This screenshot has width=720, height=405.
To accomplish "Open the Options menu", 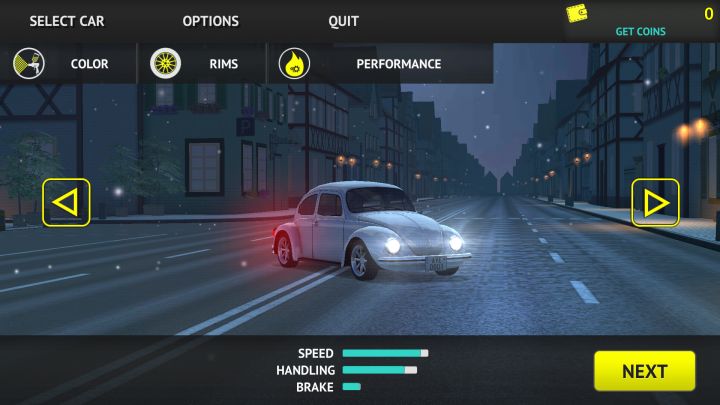I will (210, 21).
